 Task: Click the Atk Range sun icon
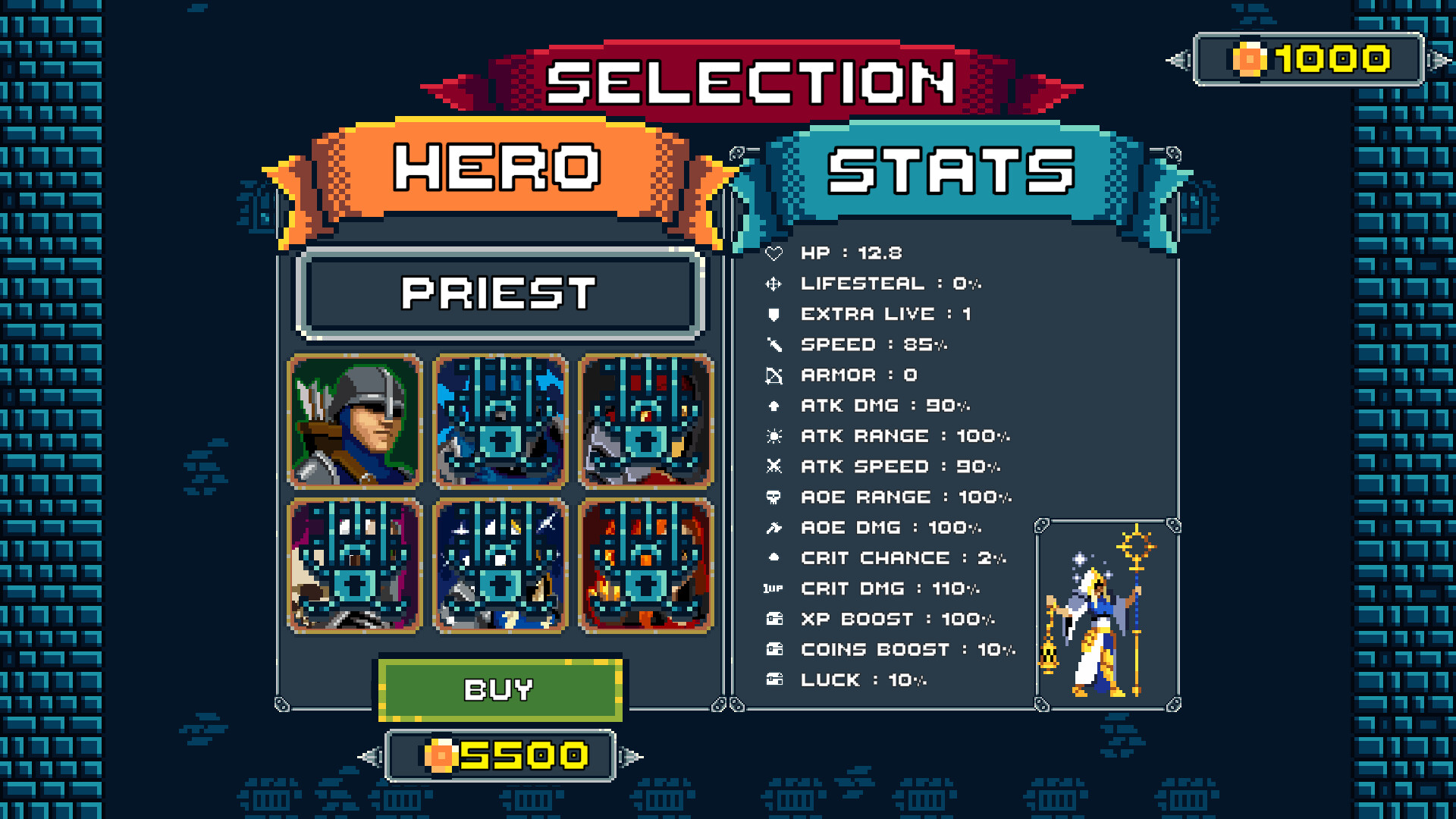point(775,436)
